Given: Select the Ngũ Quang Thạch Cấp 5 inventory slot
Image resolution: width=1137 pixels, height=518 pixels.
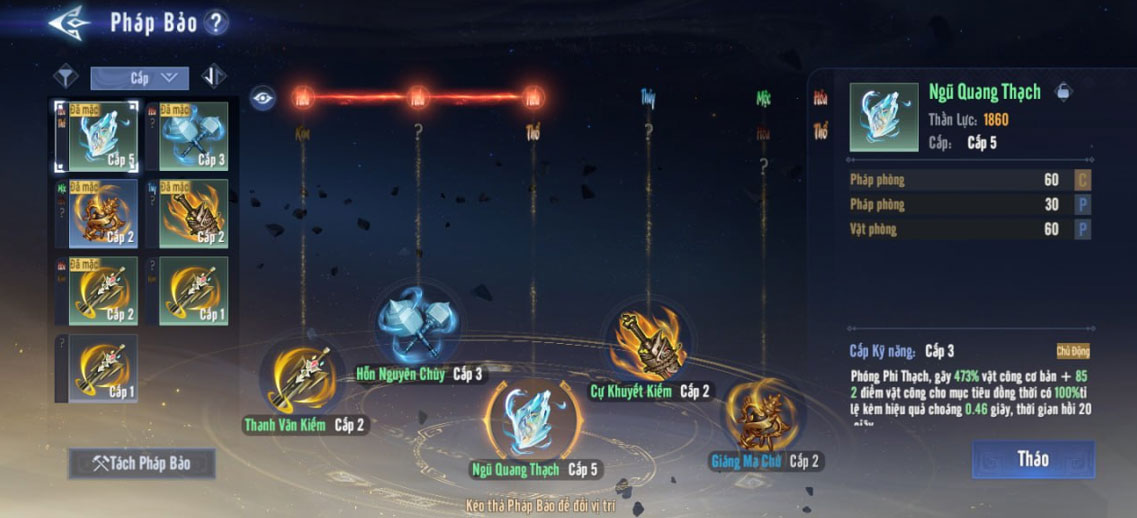Looking at the screenshot, I should coord(103,135).
